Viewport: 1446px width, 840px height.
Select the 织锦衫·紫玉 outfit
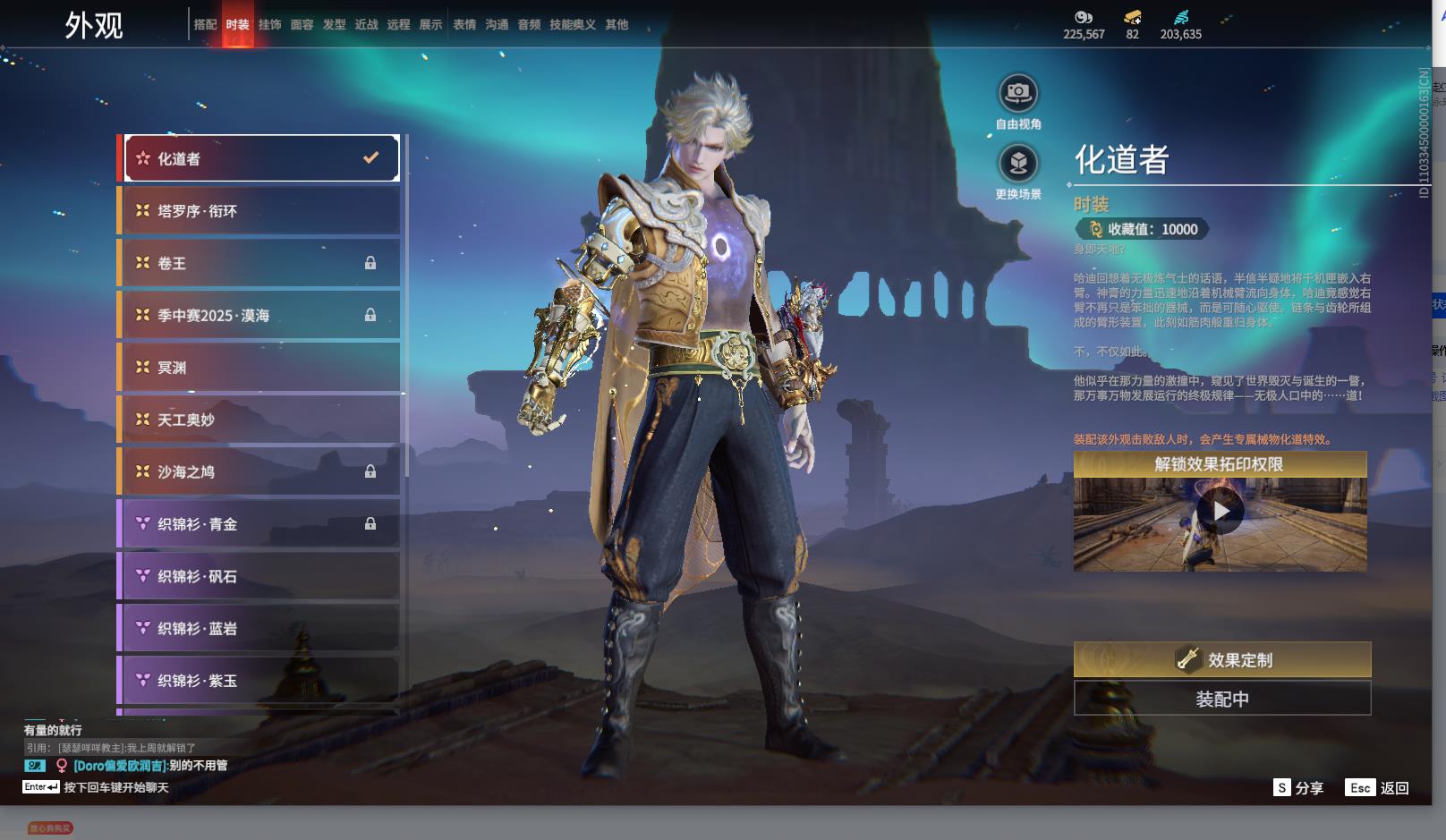tap(260, 681)
